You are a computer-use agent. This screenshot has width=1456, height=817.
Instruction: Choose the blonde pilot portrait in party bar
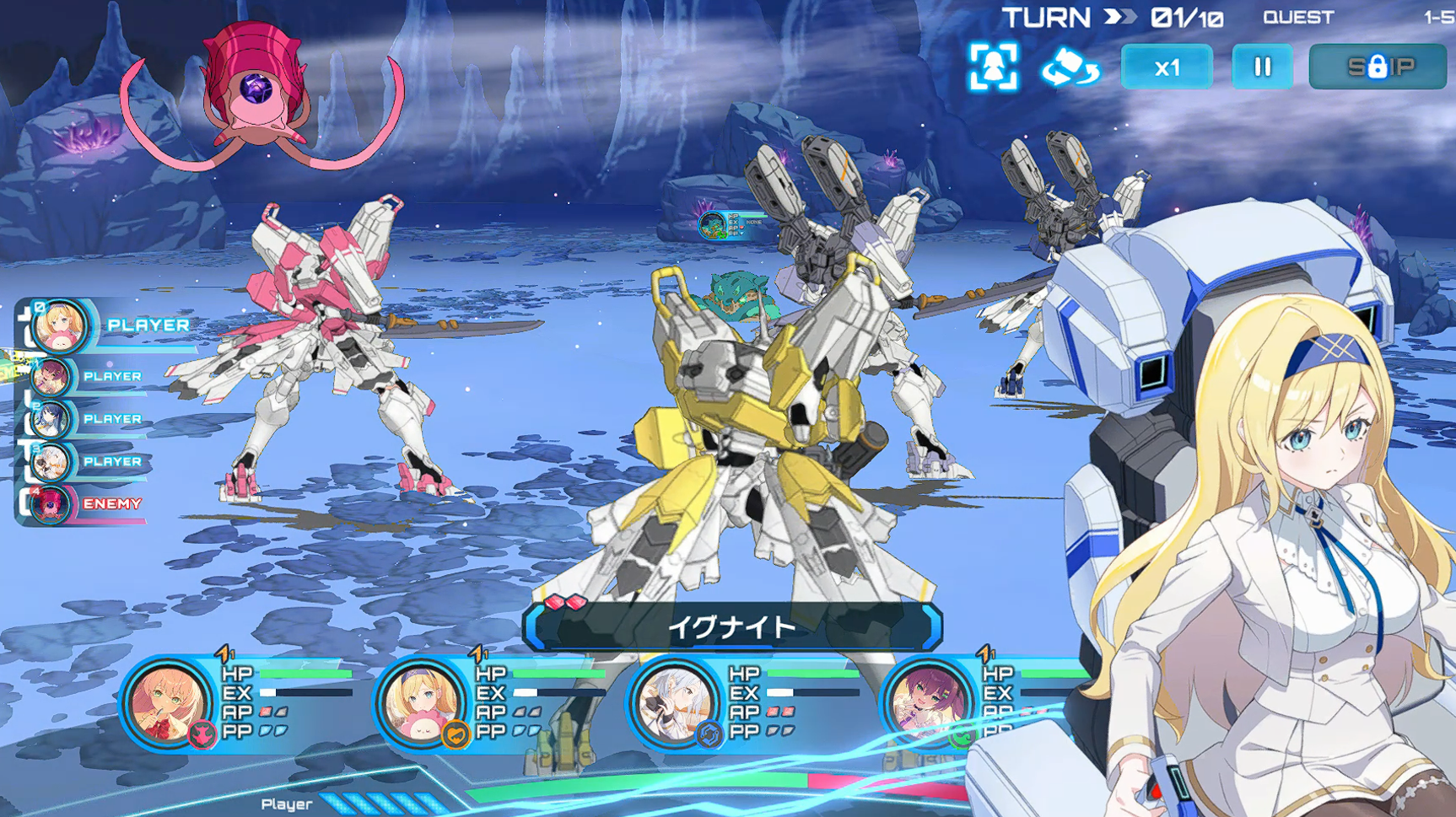(420, 704)
